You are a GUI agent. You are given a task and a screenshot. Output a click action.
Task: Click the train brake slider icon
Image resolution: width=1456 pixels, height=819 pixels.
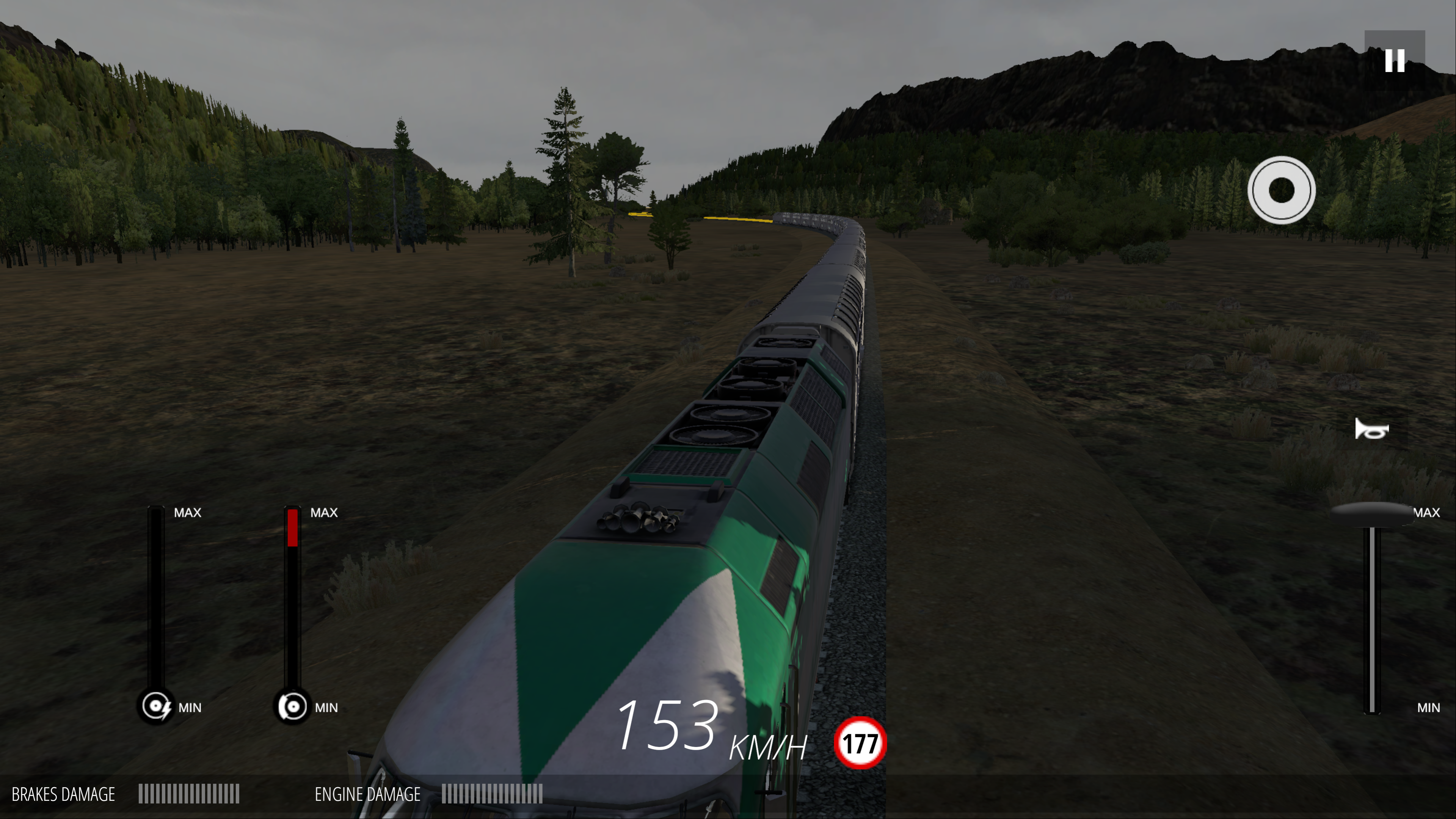click(x=292, y=706)
